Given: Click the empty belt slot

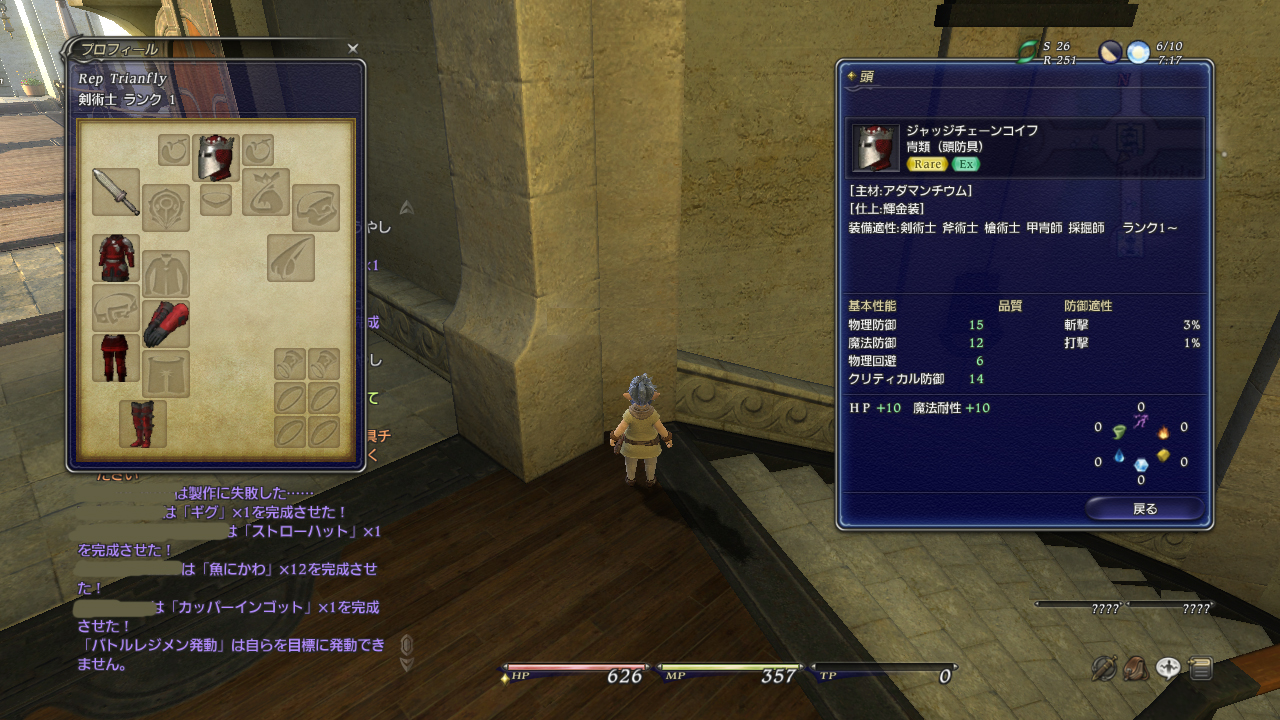Looking at the screenshot, I should click(x=115, y=308).
